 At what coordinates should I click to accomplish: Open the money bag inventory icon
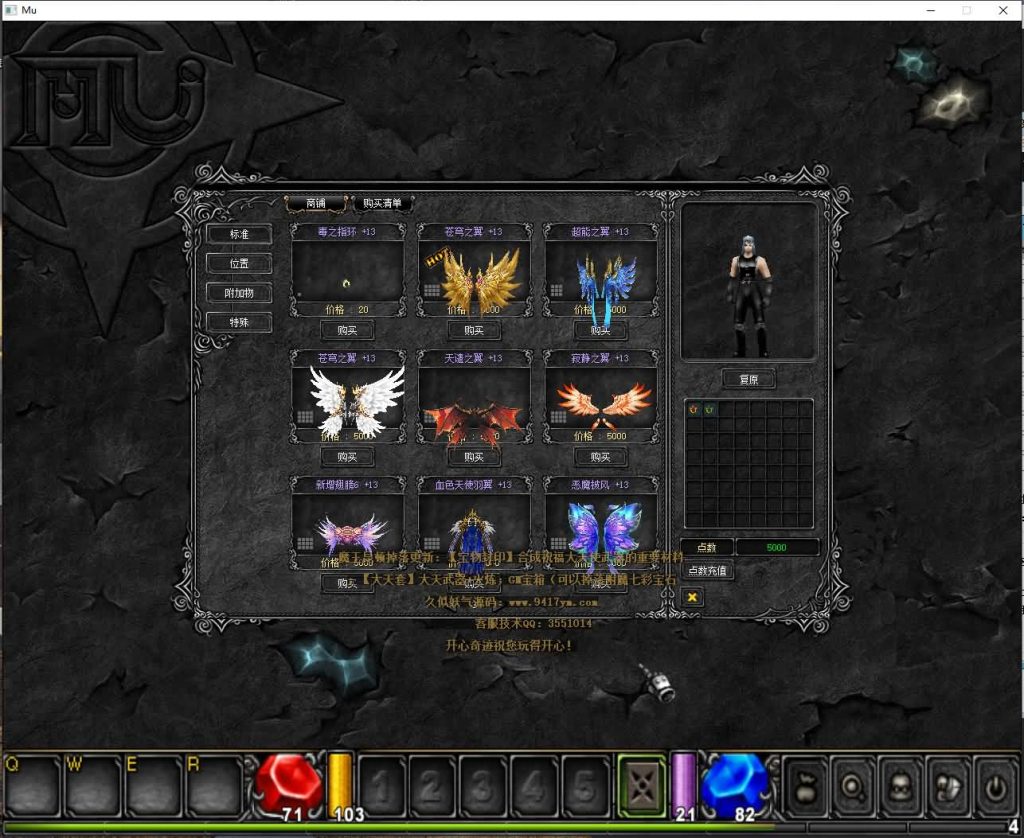pyautogui.click(x=807, y=786)
